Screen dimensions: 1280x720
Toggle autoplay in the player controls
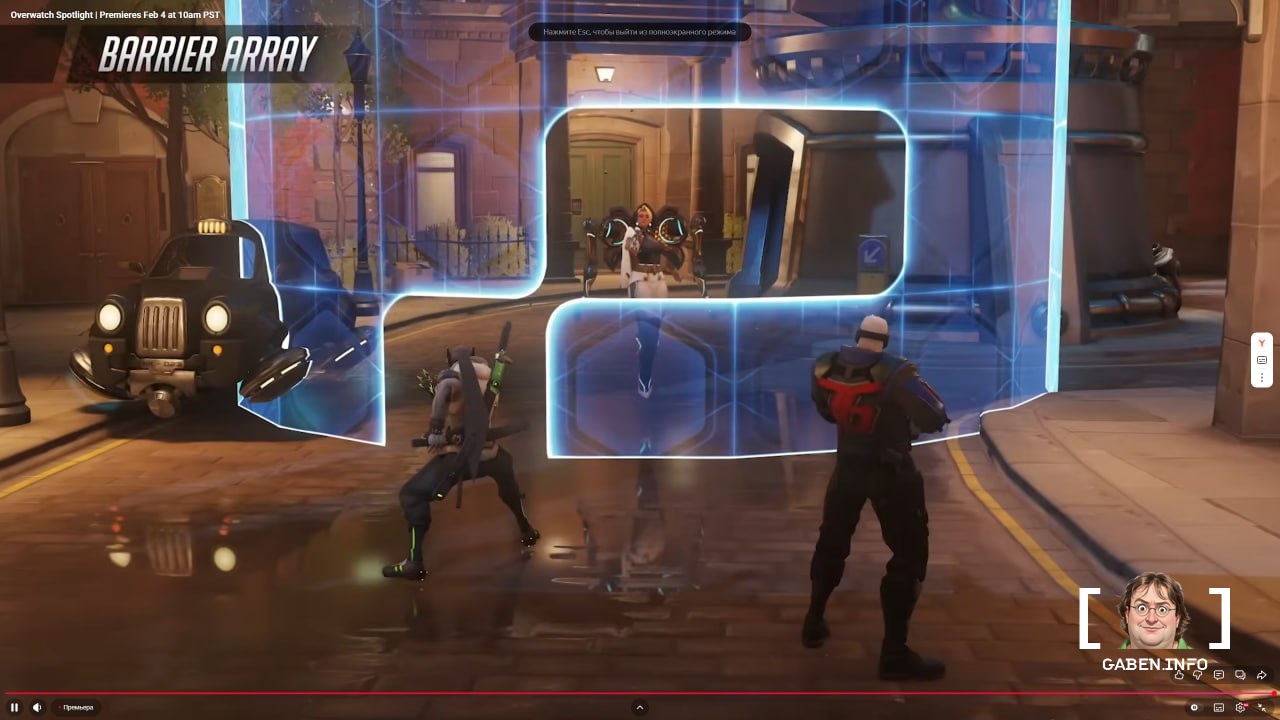1194,707
